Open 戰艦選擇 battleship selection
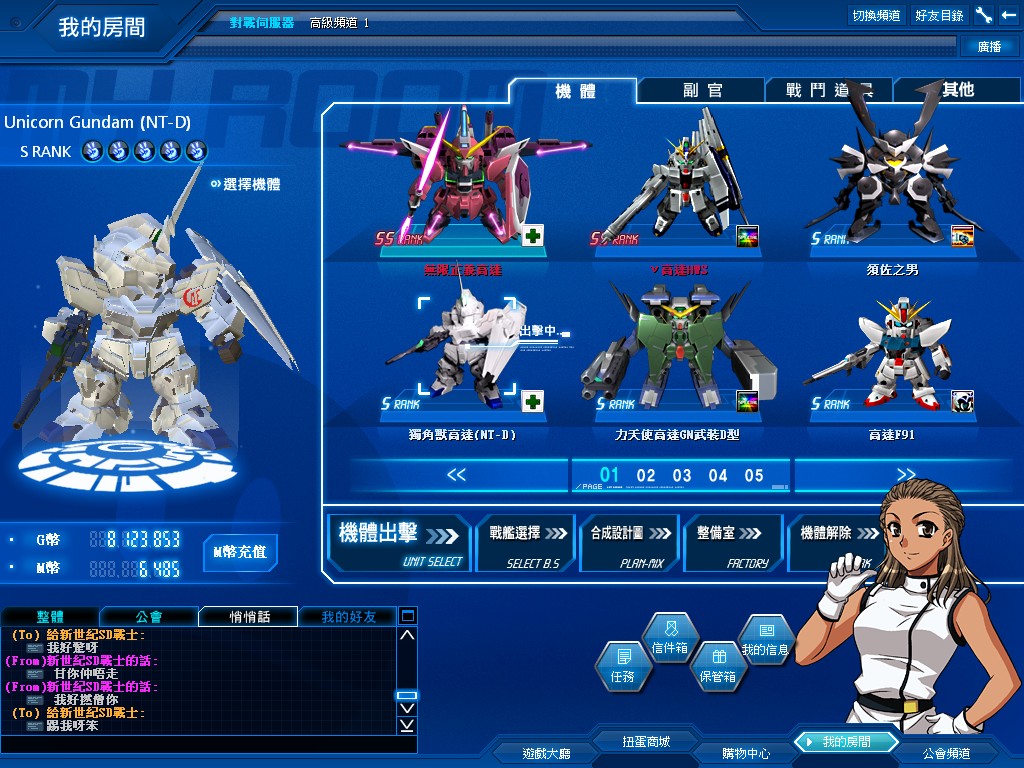 point(526,542)
